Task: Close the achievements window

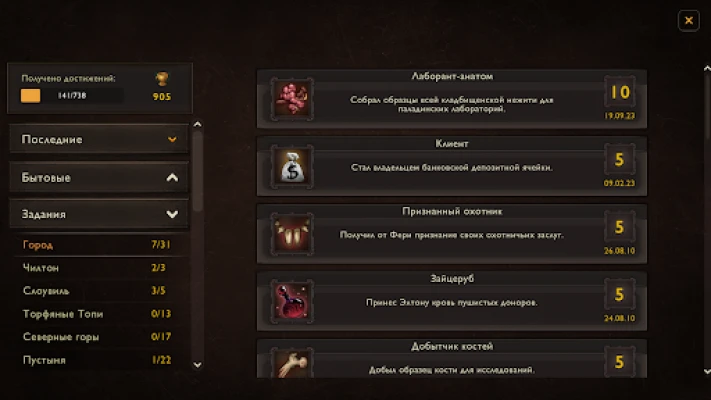Action: coord(688,20)
